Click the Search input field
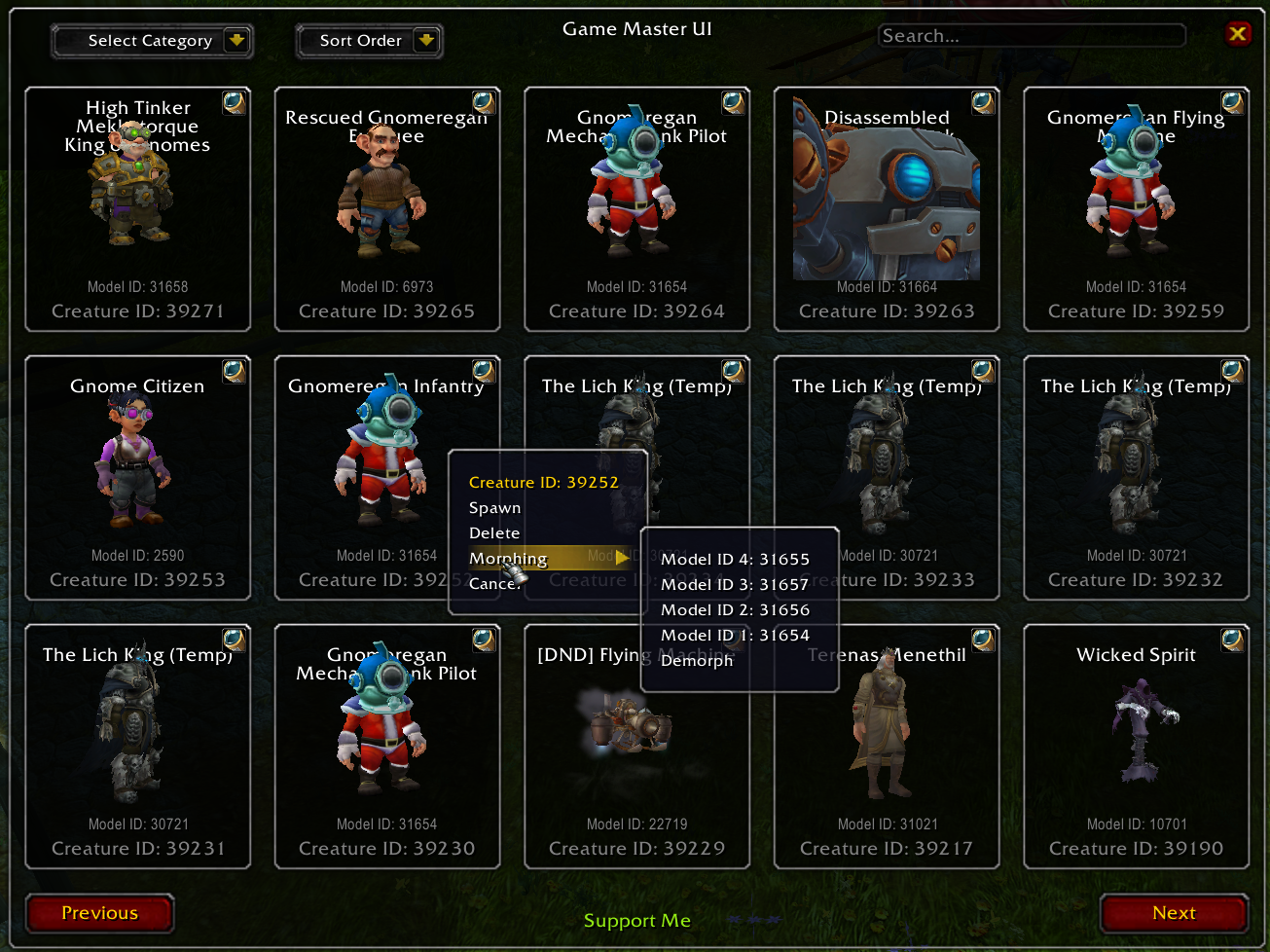 (x=1032, y=34)
